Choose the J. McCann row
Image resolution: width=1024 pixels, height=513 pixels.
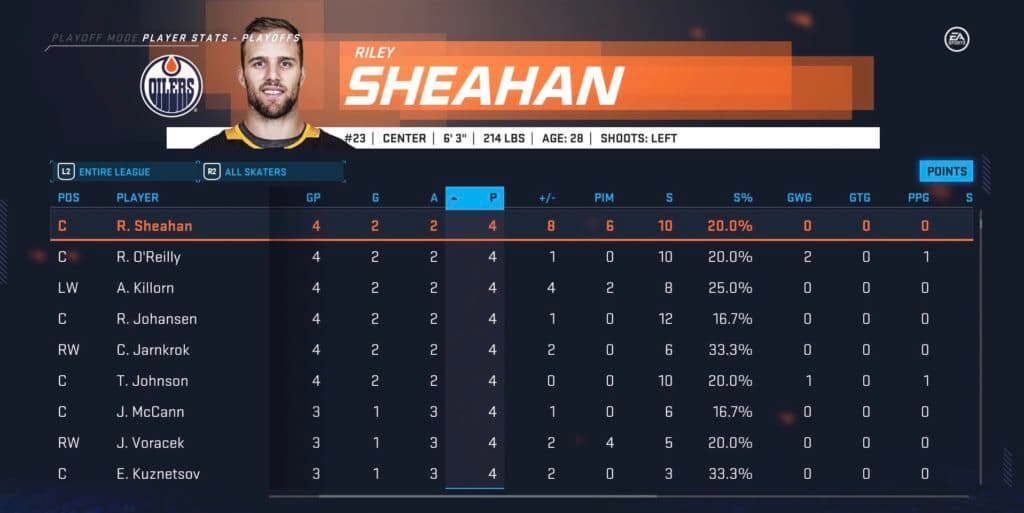click(150, 412)
